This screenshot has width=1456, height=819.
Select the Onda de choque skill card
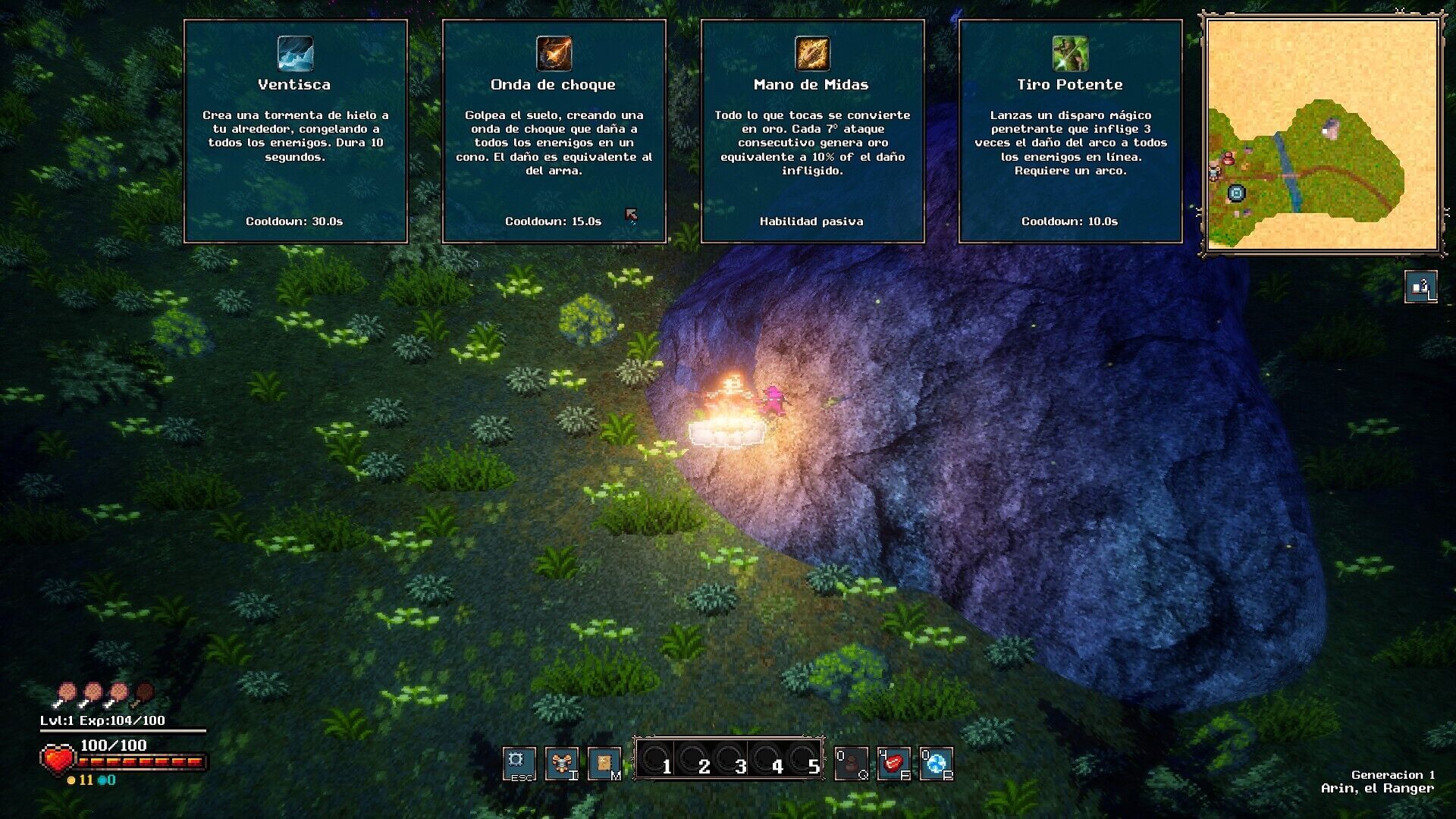554,131
